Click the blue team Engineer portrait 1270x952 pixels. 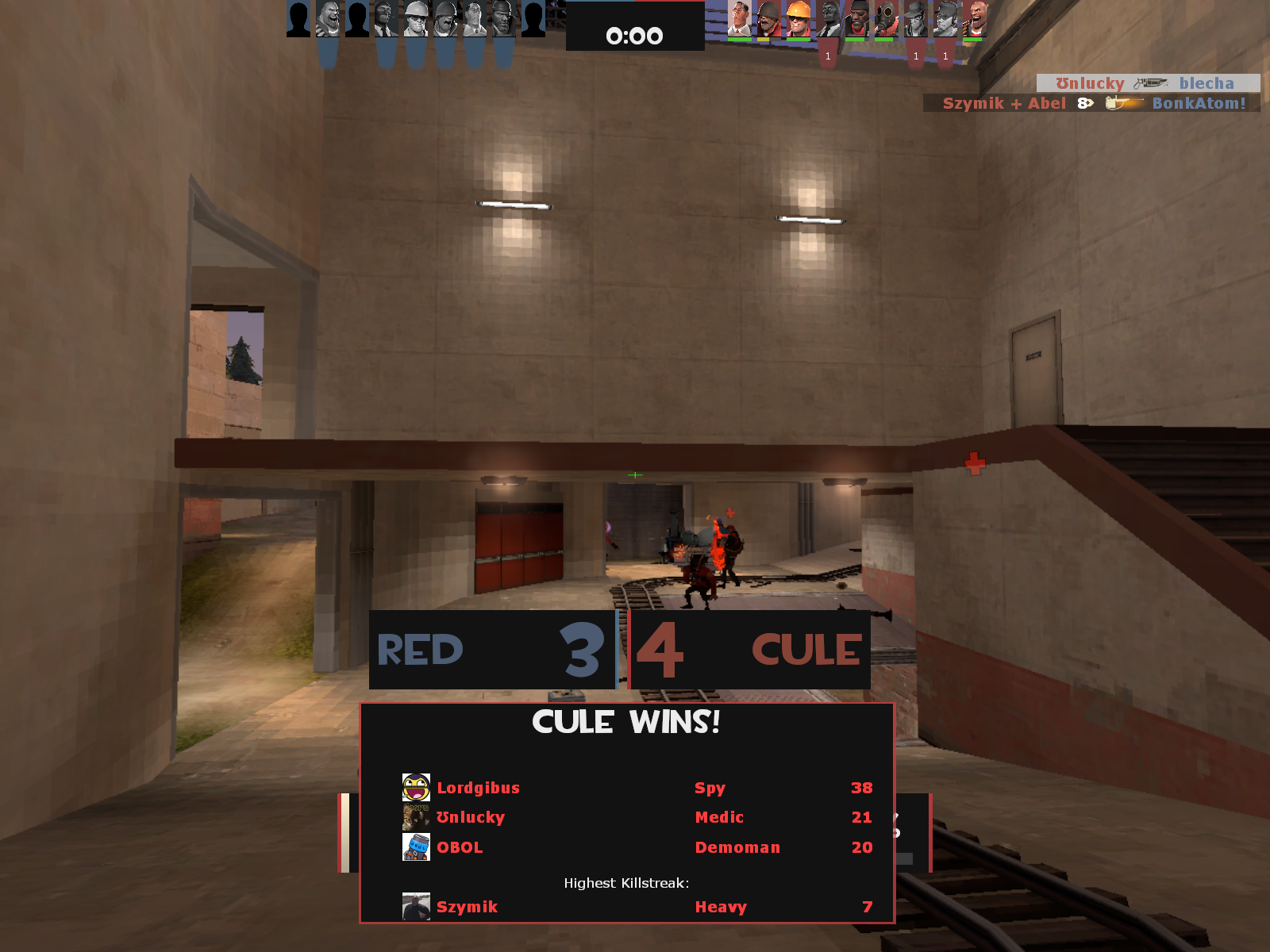pos(416,19)
